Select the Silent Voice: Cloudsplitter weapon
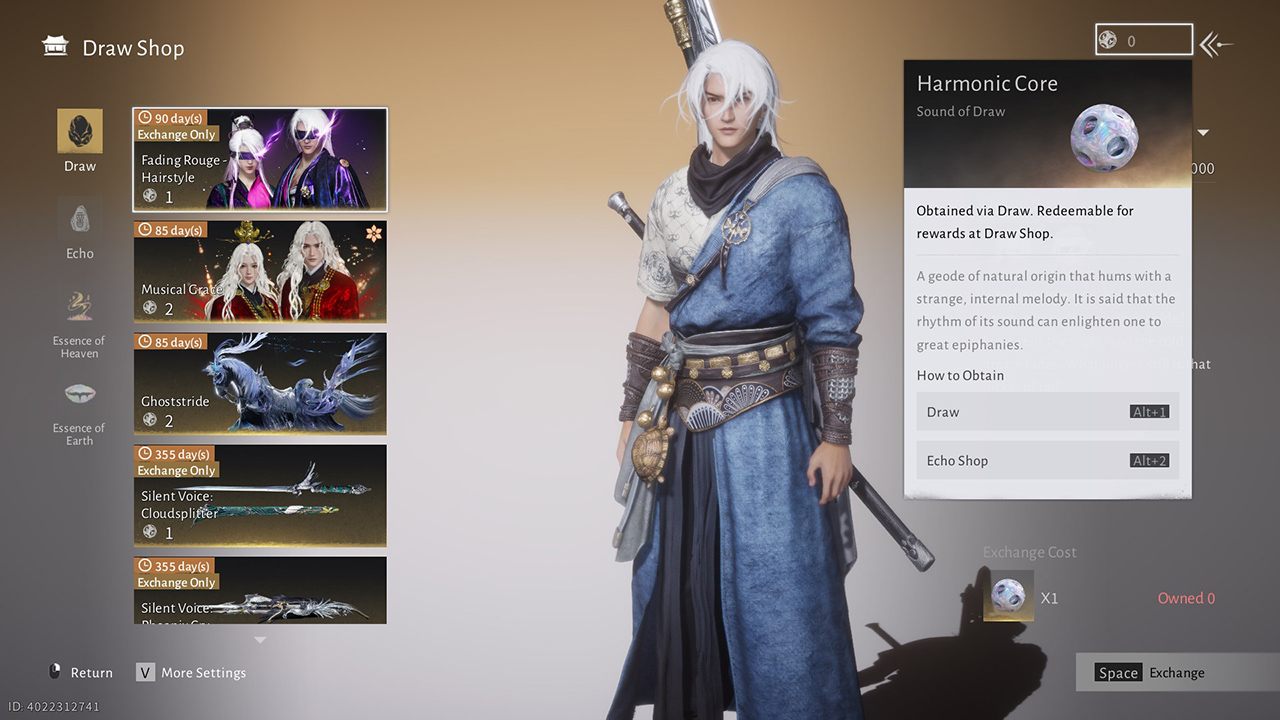 pyautogui.click(x=260, y=495)
